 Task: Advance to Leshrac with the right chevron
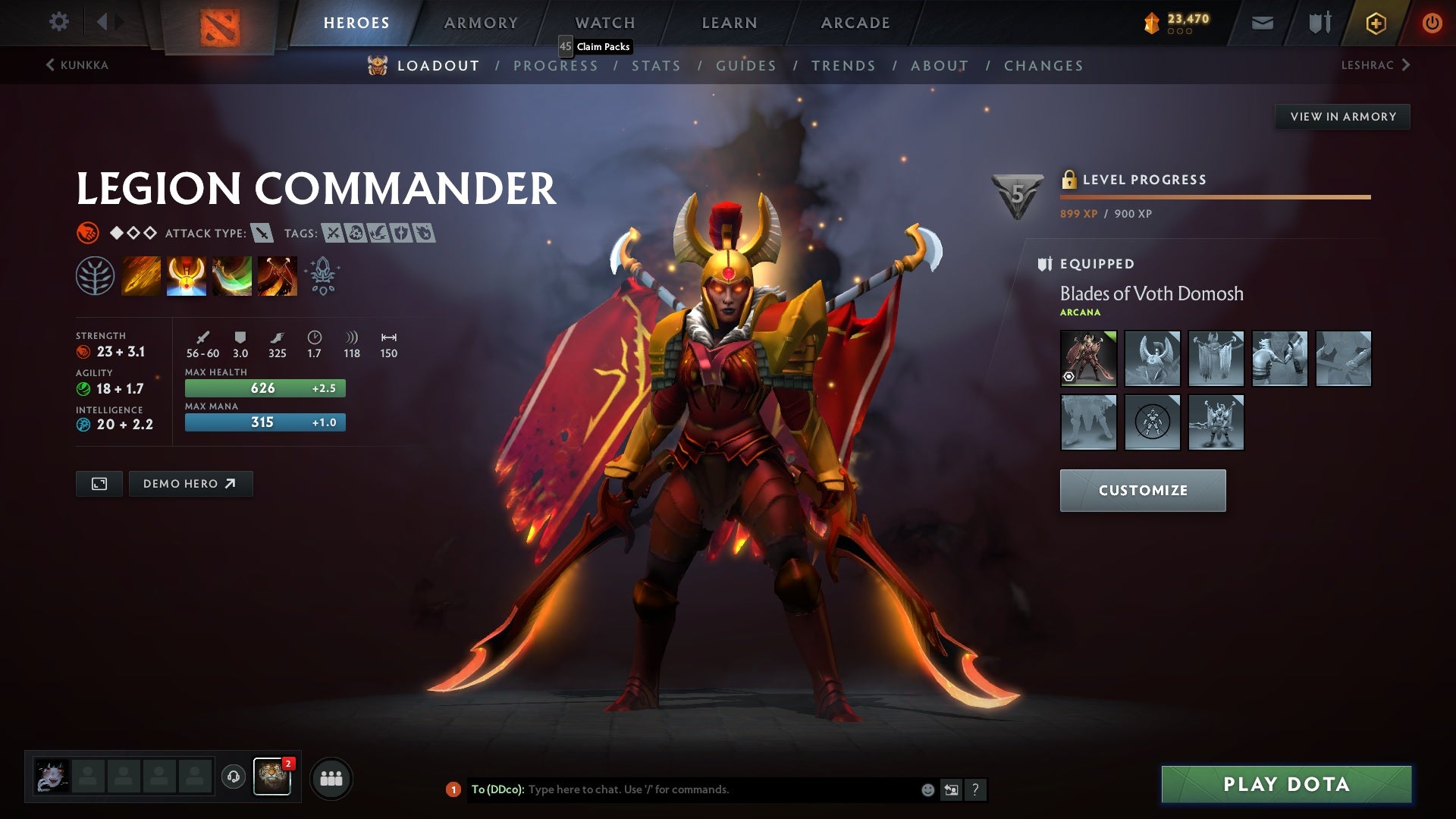[x=1406, y=65]
